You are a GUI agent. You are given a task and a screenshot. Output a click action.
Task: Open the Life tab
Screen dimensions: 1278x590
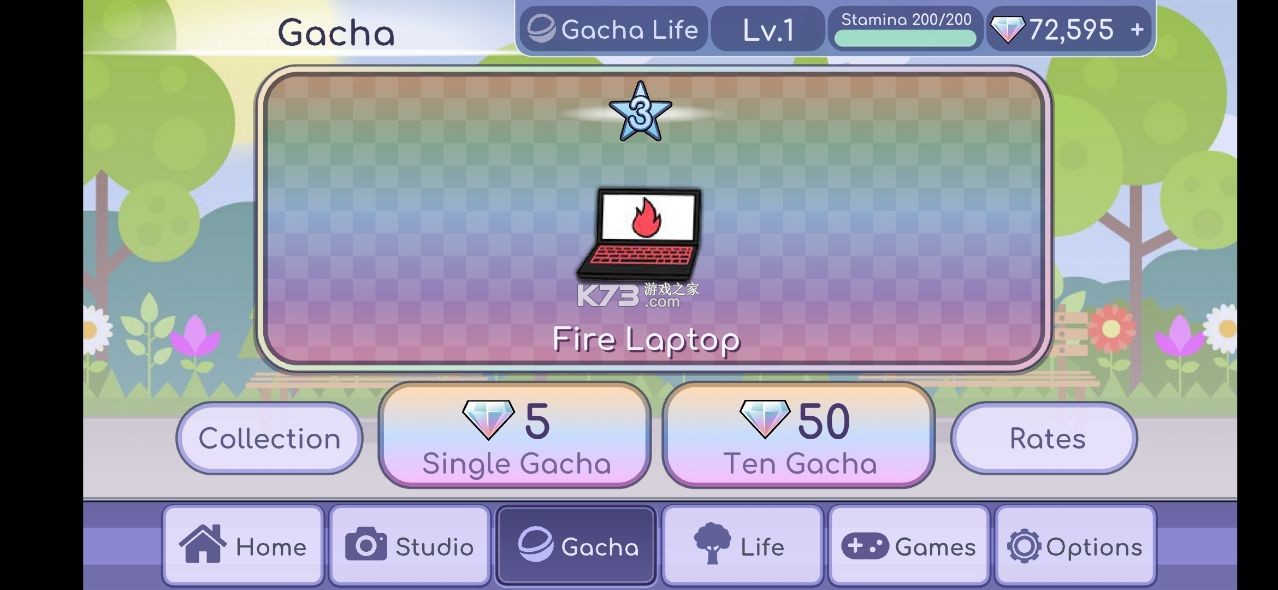(742, 546)
